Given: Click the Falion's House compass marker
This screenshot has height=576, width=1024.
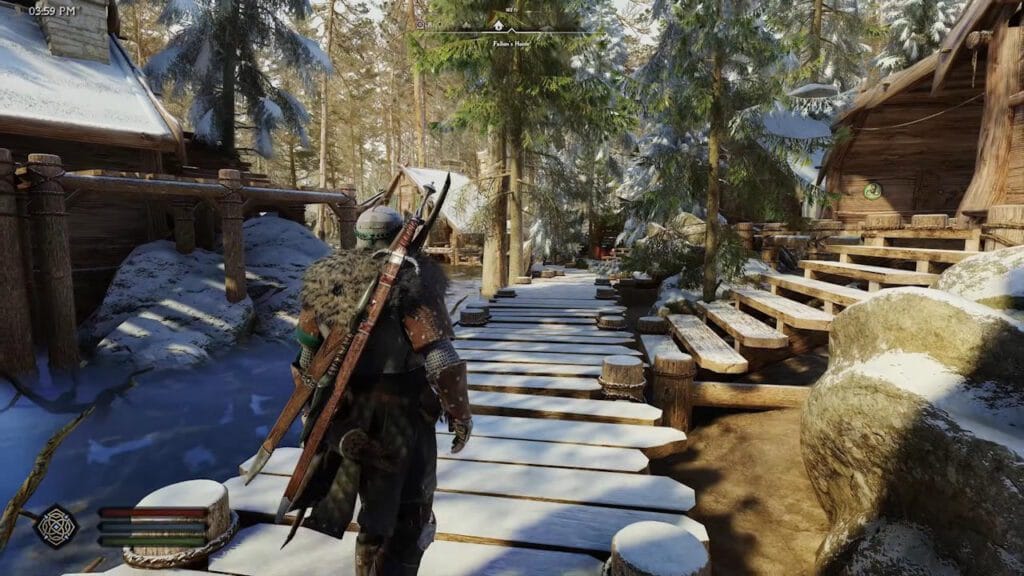Looking at the screenshot, I should point(498,24).
